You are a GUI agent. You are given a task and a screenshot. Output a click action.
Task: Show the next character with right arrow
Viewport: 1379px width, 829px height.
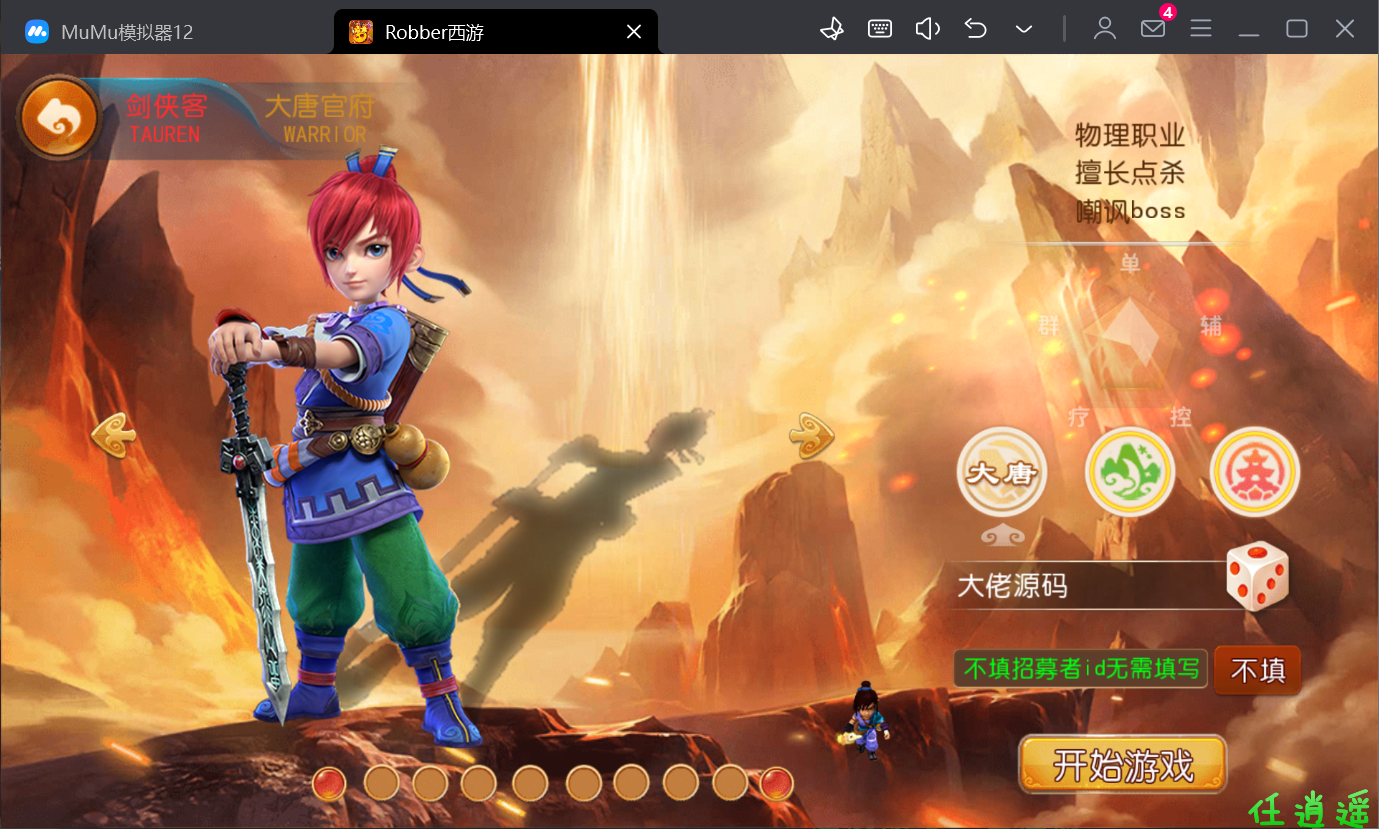pos(811,435)
